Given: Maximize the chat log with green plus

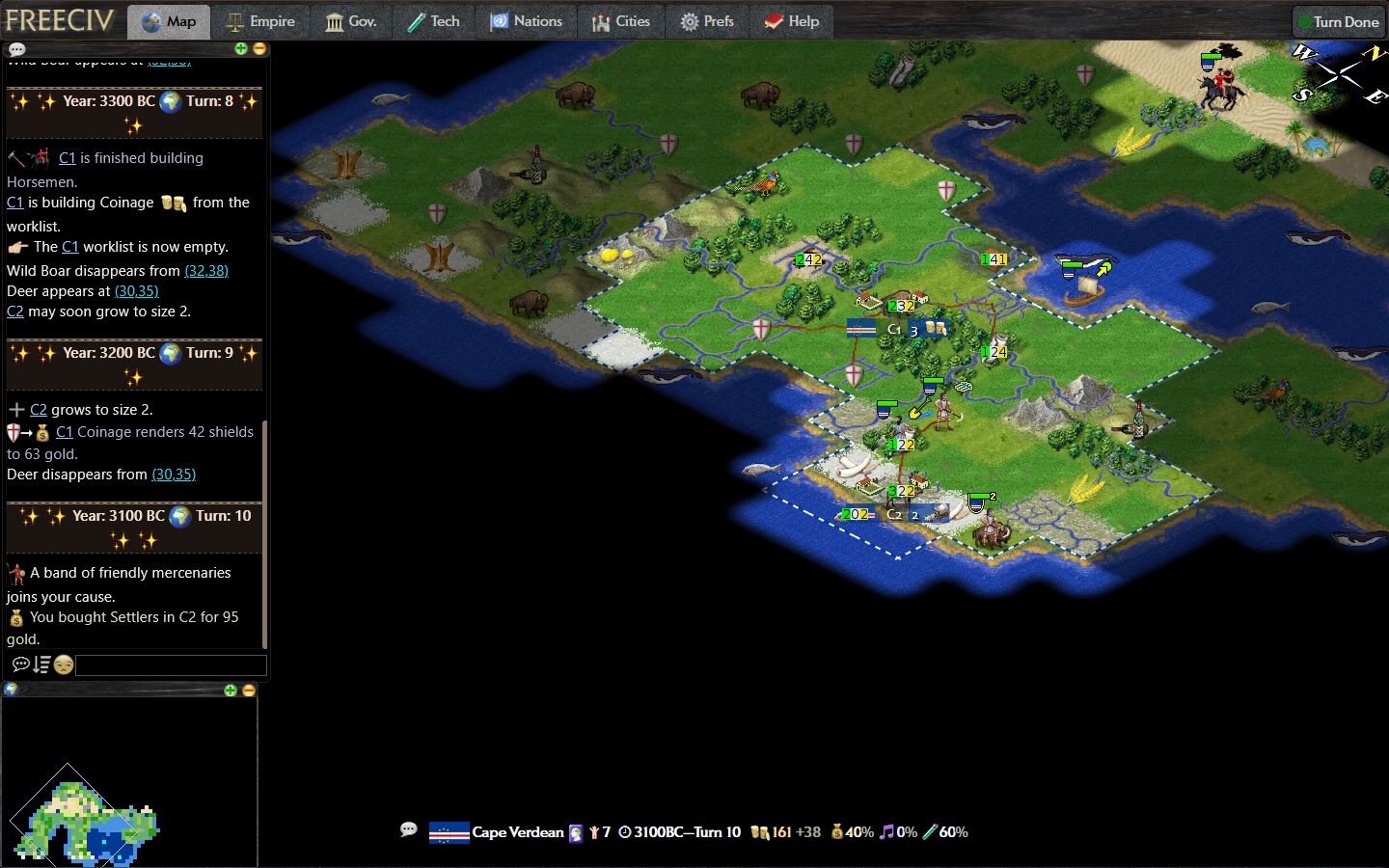Looking at the screenshot, I should [x=241, y=48].
